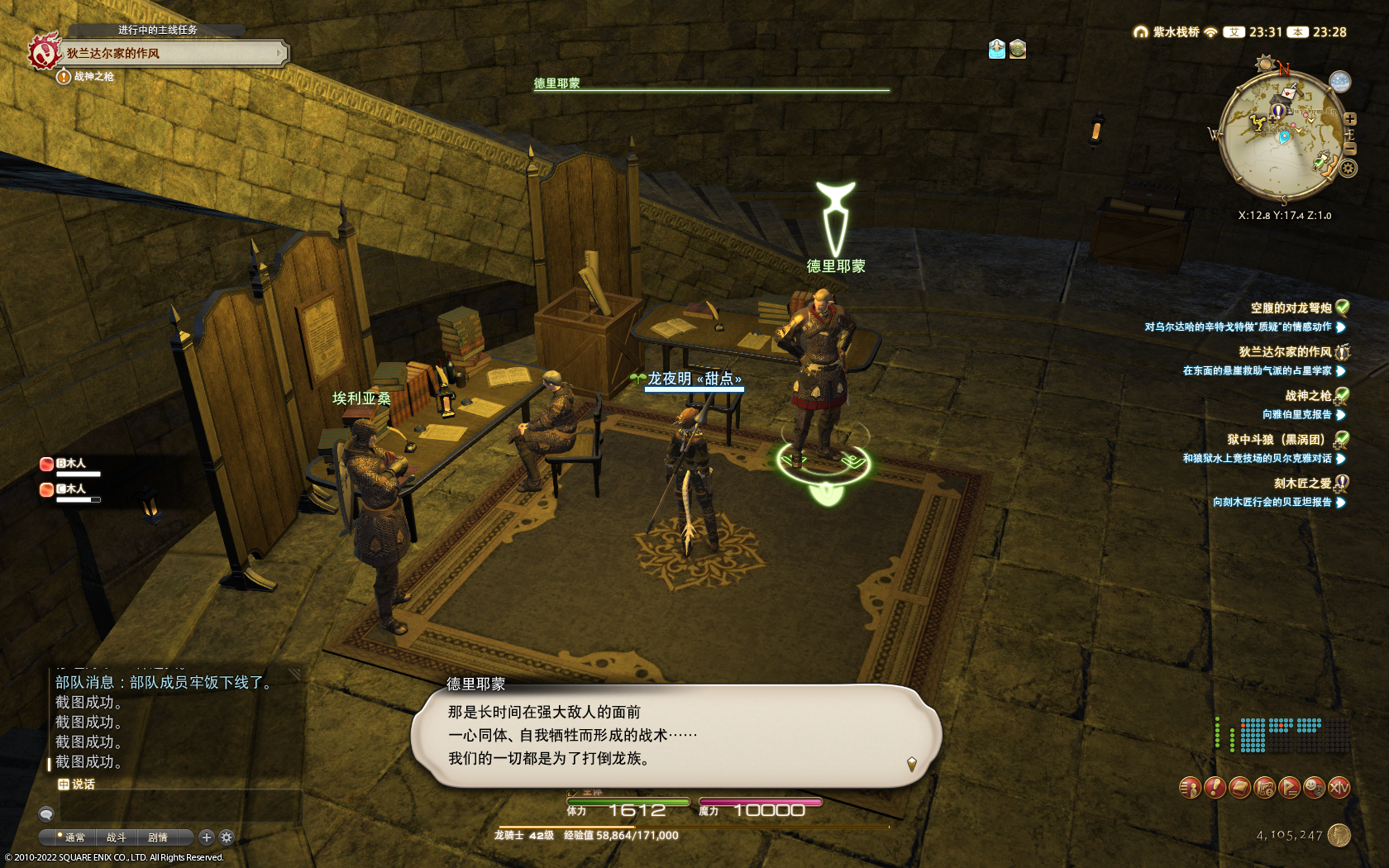Add a new chat tab with plus button

point(207,837)
